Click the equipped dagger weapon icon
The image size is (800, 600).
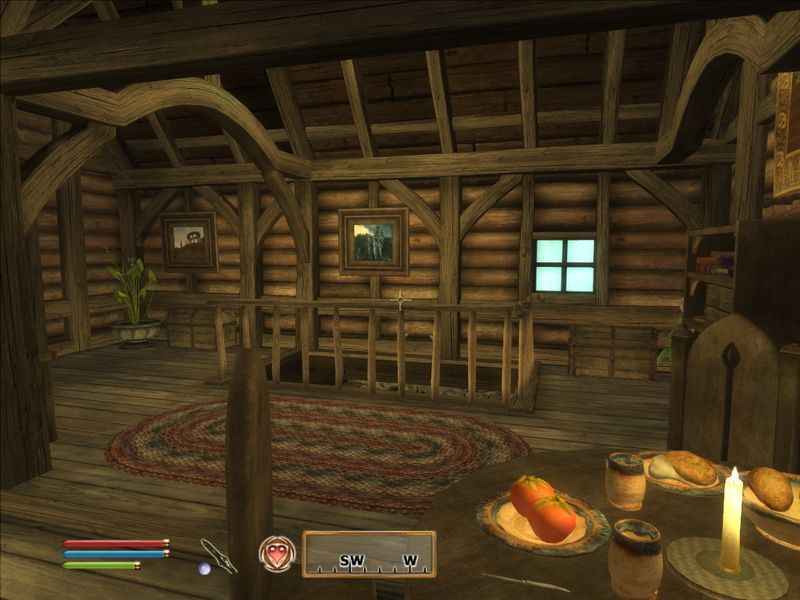(x=218, y=555)
